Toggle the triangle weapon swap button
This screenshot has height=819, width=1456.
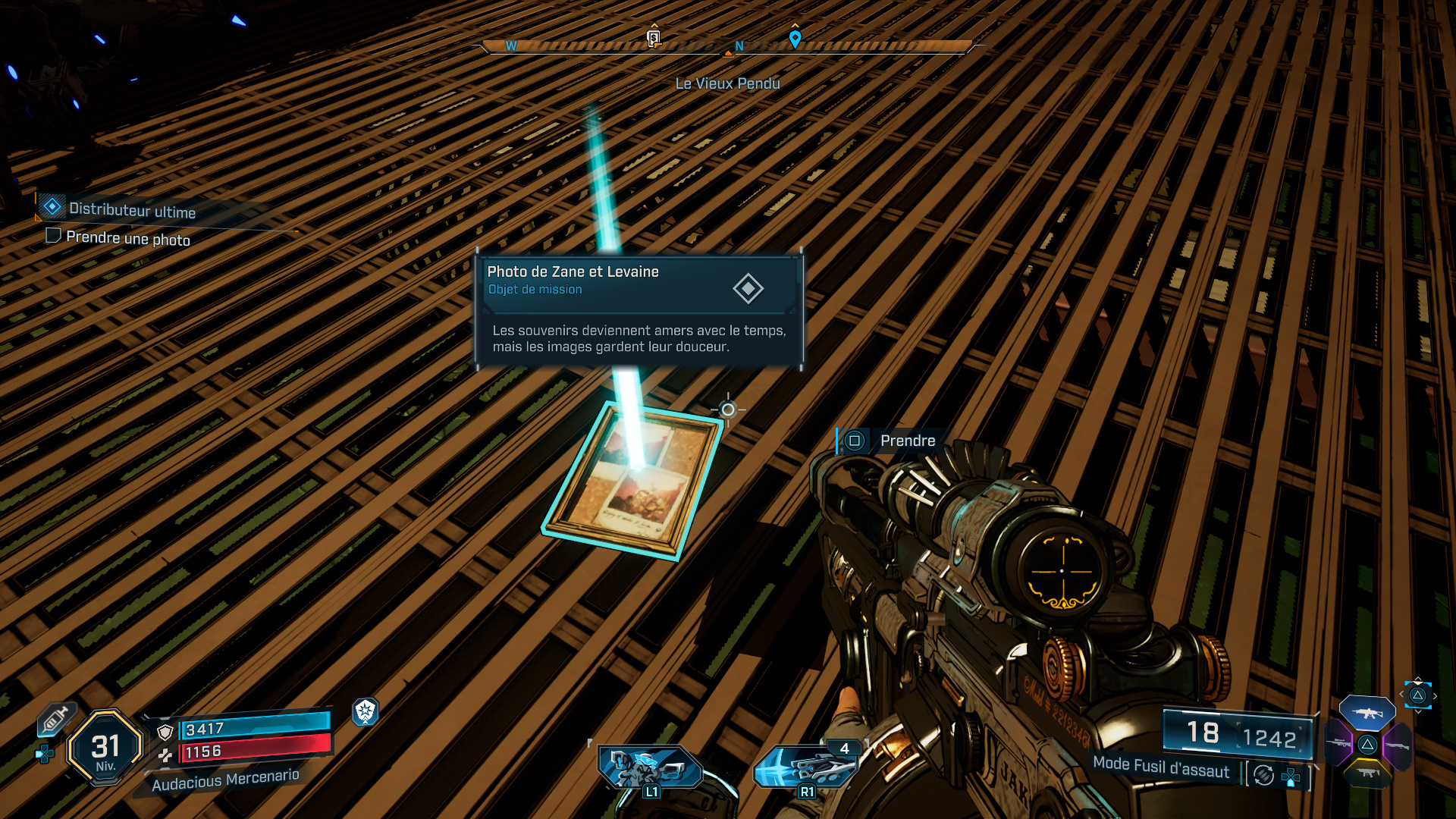[x=1417, y=695]
